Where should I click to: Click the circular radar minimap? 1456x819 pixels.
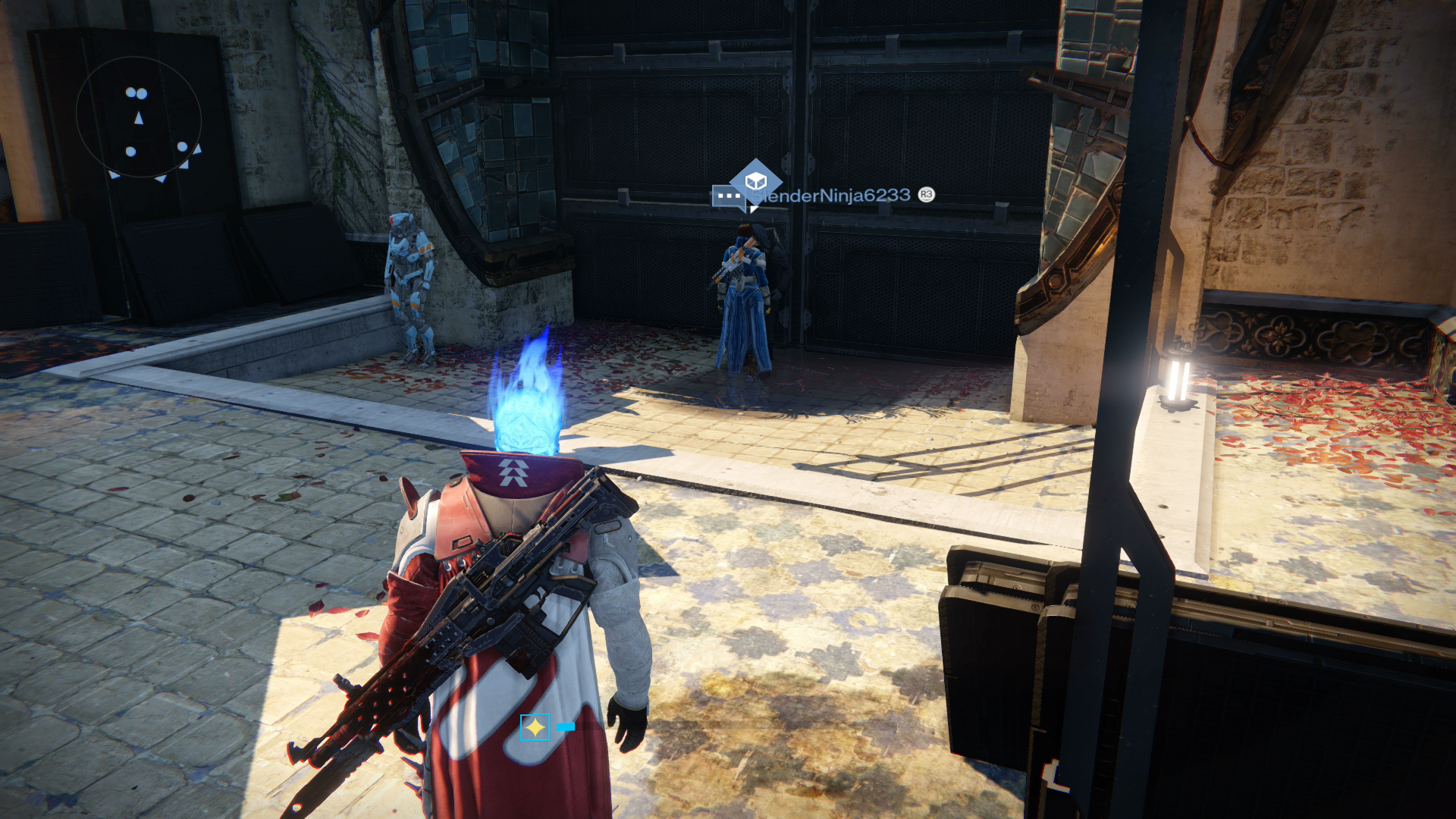click(139, 118)
